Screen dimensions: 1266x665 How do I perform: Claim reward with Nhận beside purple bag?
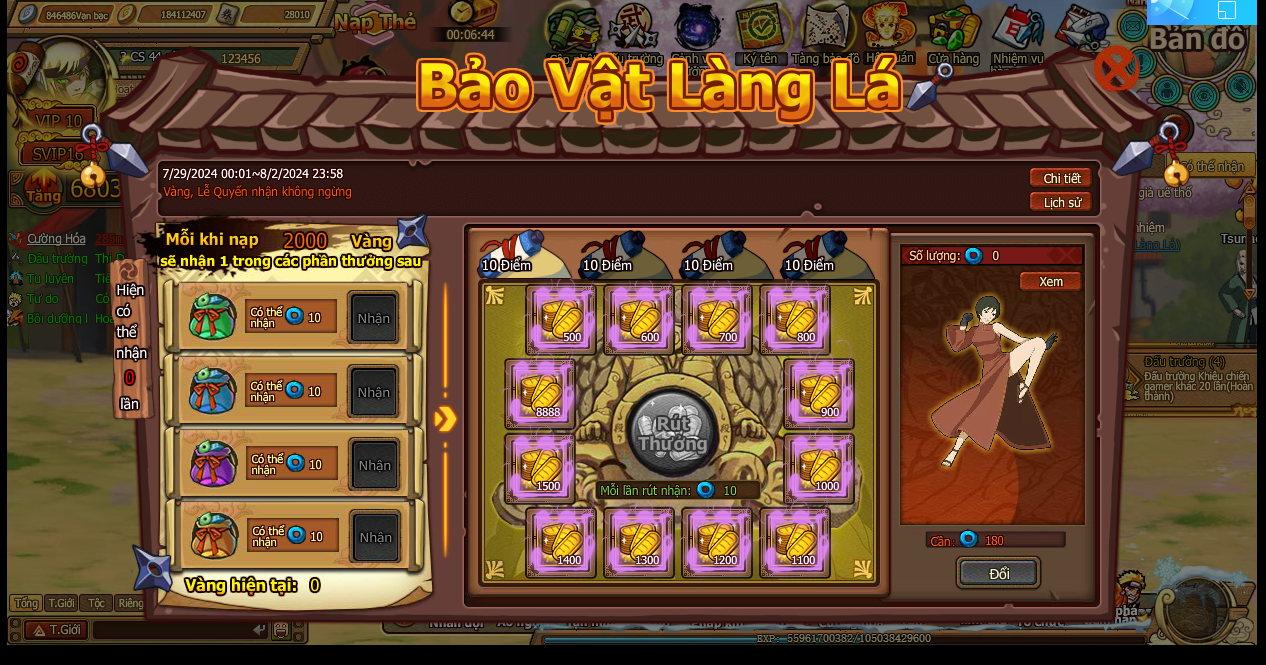[374, 465]
